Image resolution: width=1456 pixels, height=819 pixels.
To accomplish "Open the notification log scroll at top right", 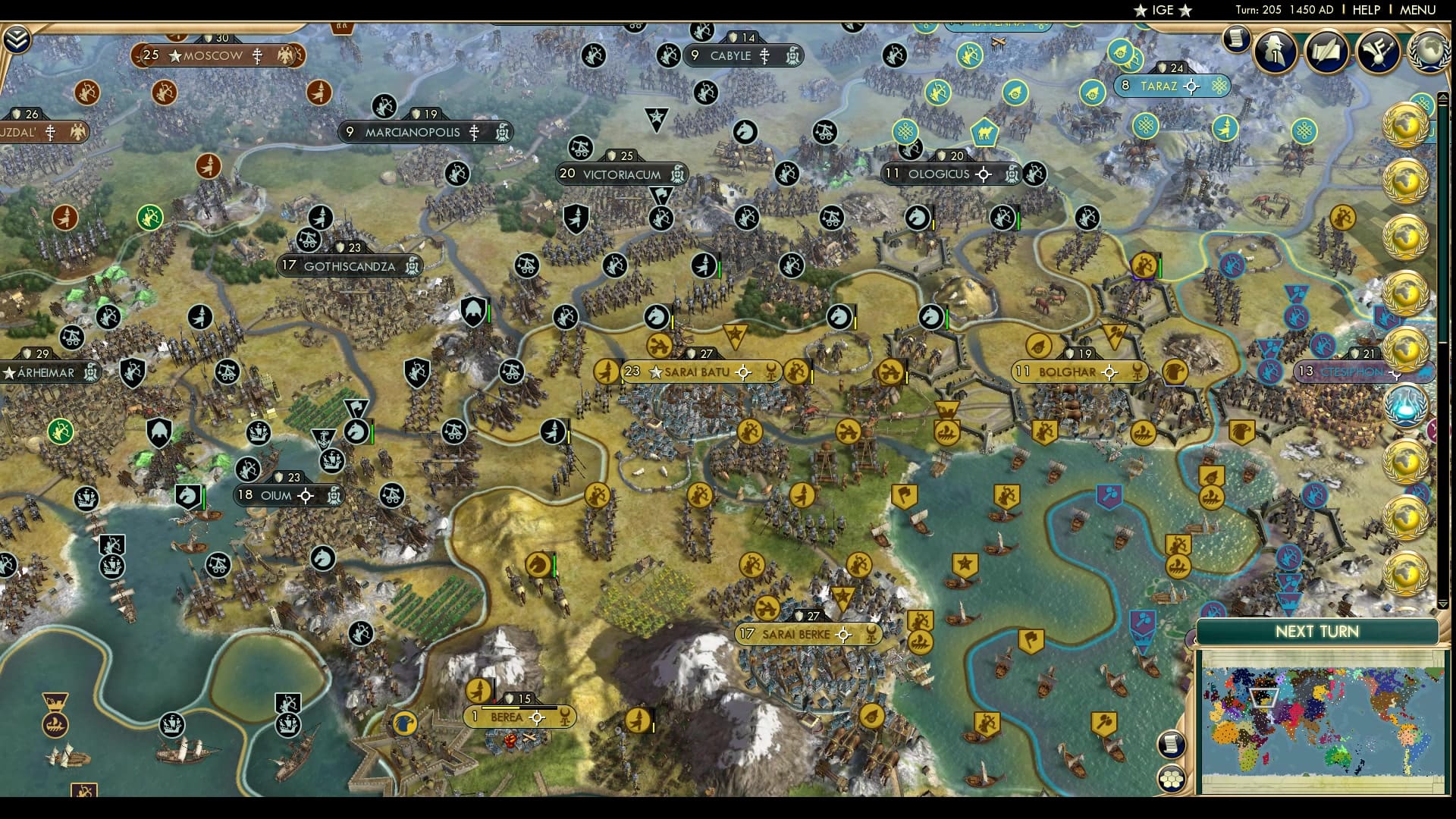I will (x=1235, y=39).
